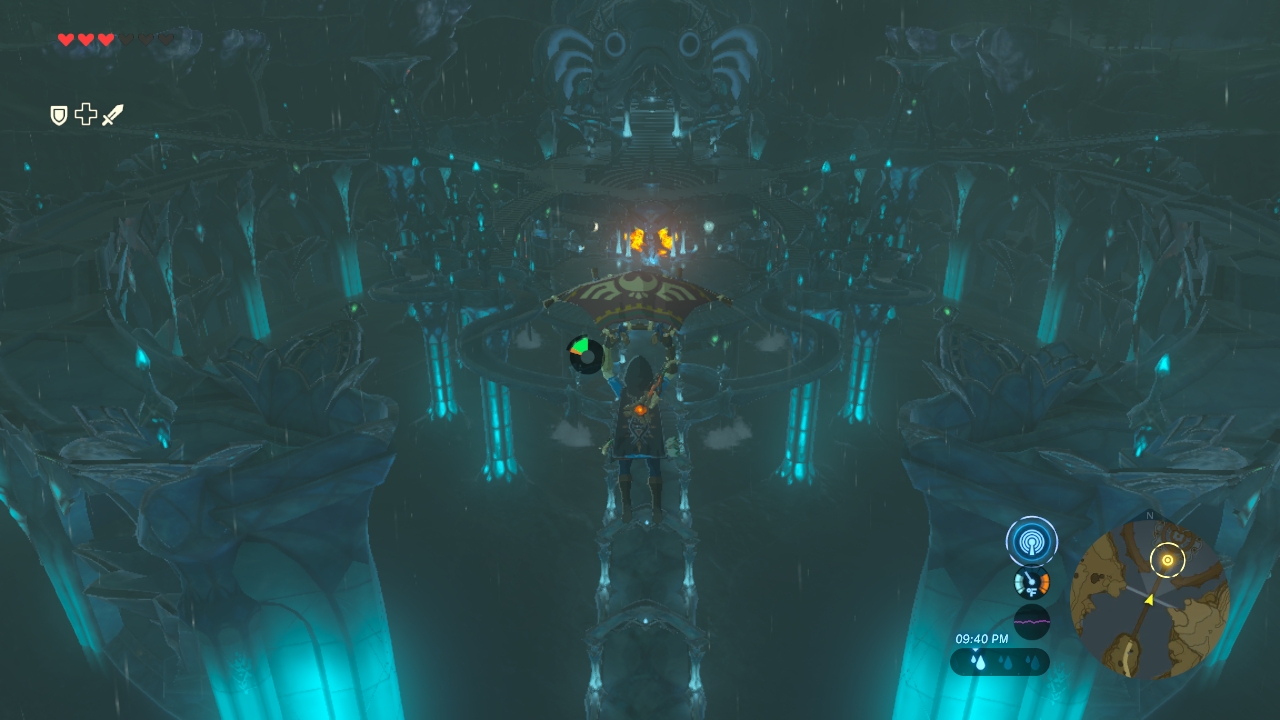This screenshot has height=720, width=1280.
Task: Select the sword quick-equip icon
Action: [x=112, y=115]
